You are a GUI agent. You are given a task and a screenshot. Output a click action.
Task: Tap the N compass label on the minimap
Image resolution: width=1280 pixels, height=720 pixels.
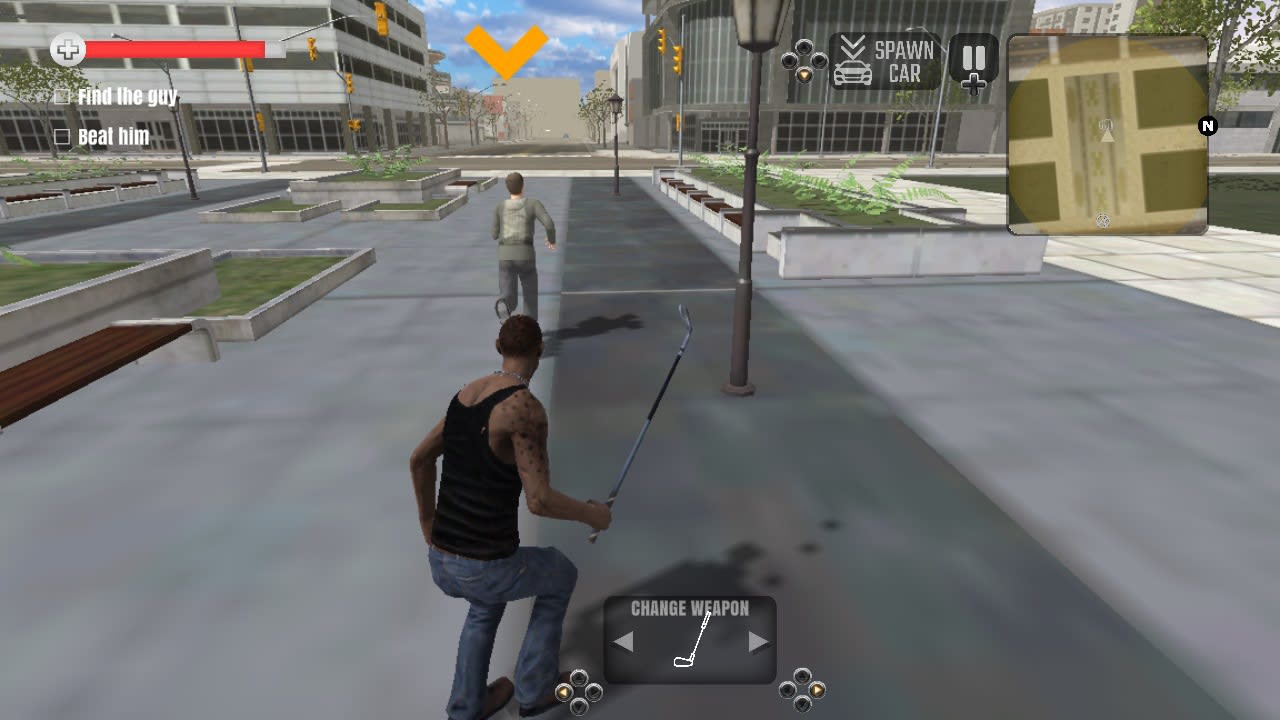pyautogui.click(x=1206, y=127)
